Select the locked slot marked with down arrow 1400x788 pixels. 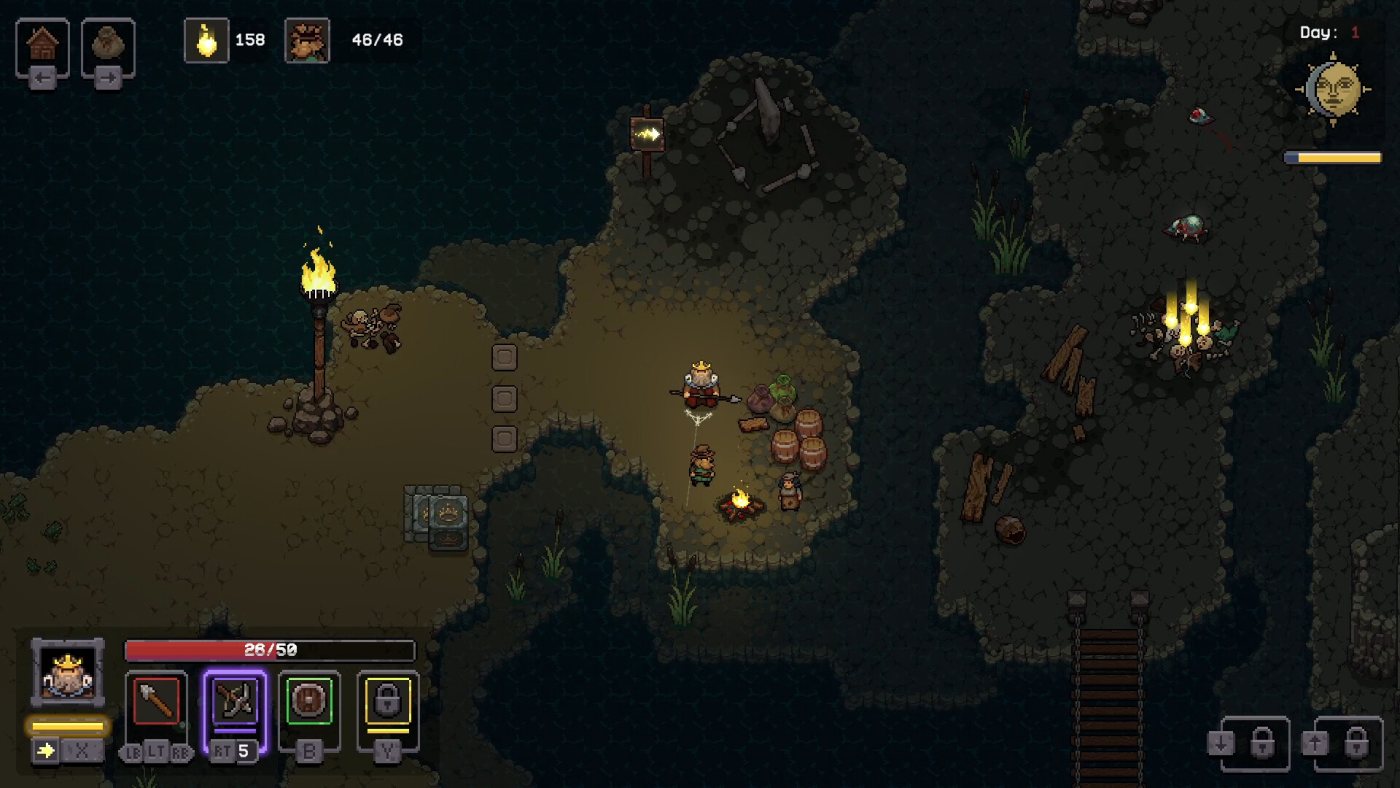(x=1255, y=744)
